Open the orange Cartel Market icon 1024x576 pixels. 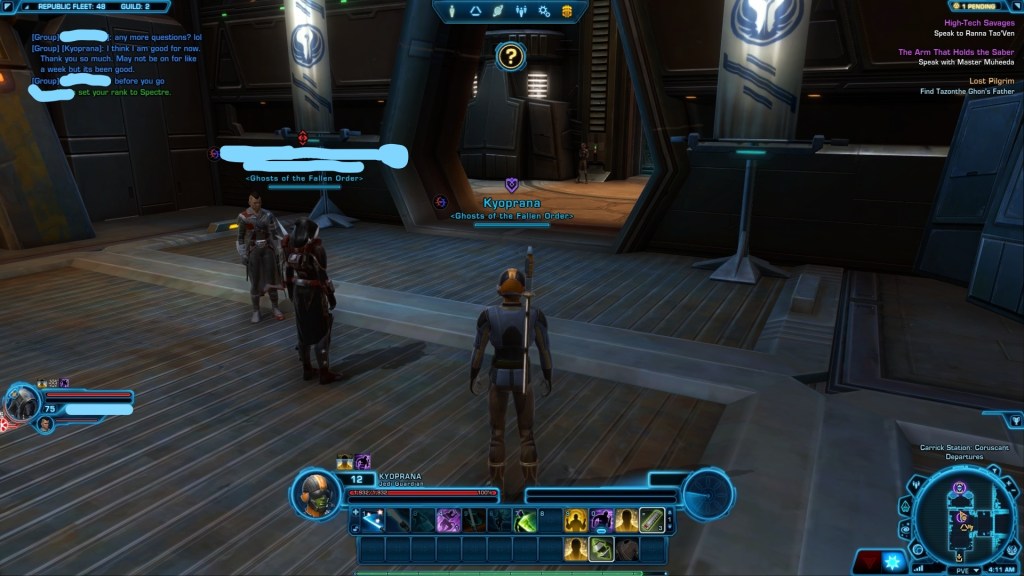567,11
